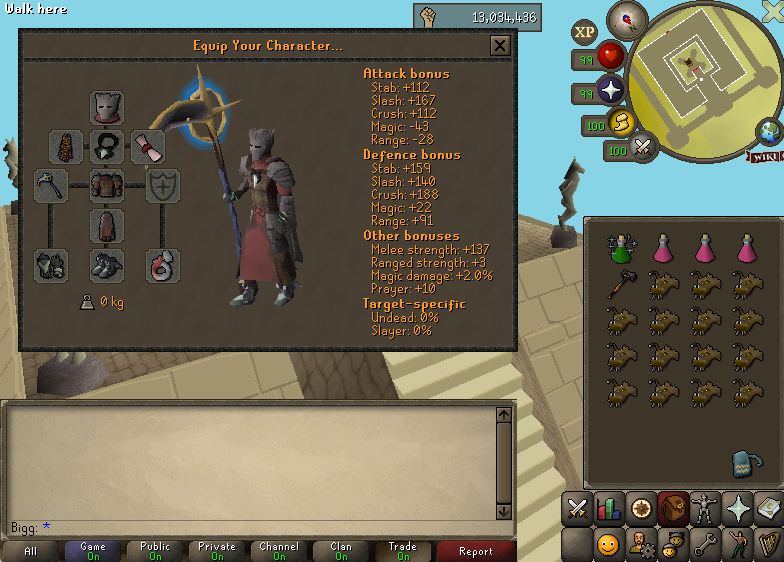Click the equipped gloves slot

[x=51, y=265]
